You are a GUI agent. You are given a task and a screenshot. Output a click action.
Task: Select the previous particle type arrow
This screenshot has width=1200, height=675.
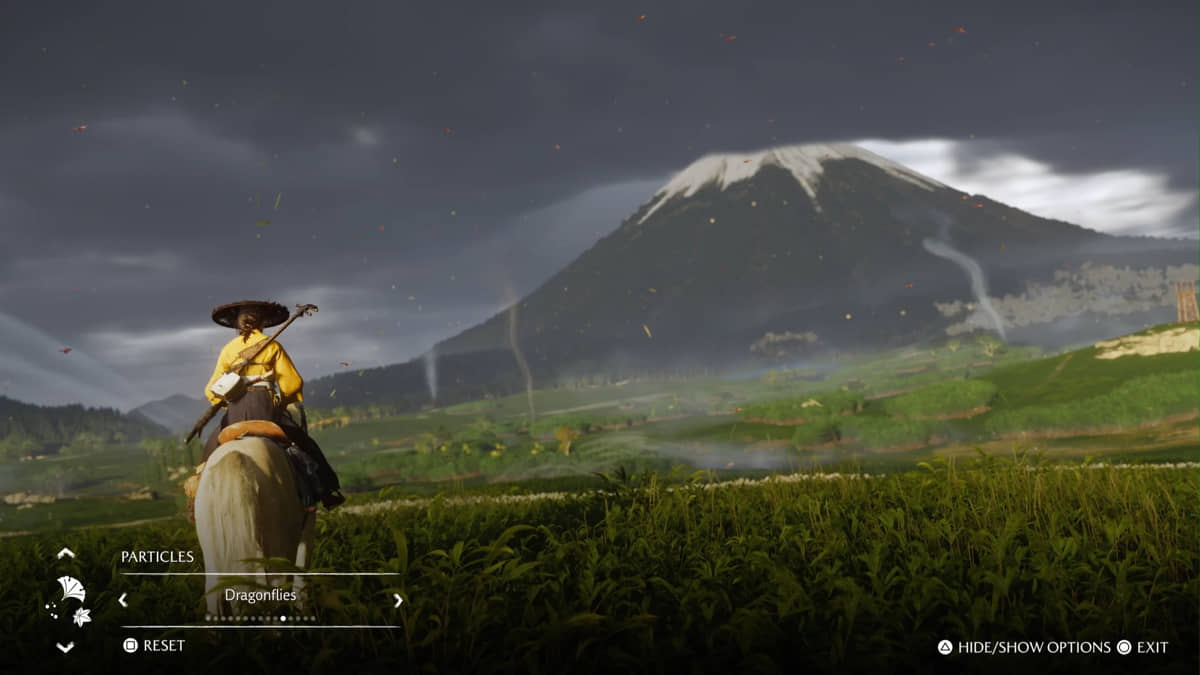click(x=123, y=600)
